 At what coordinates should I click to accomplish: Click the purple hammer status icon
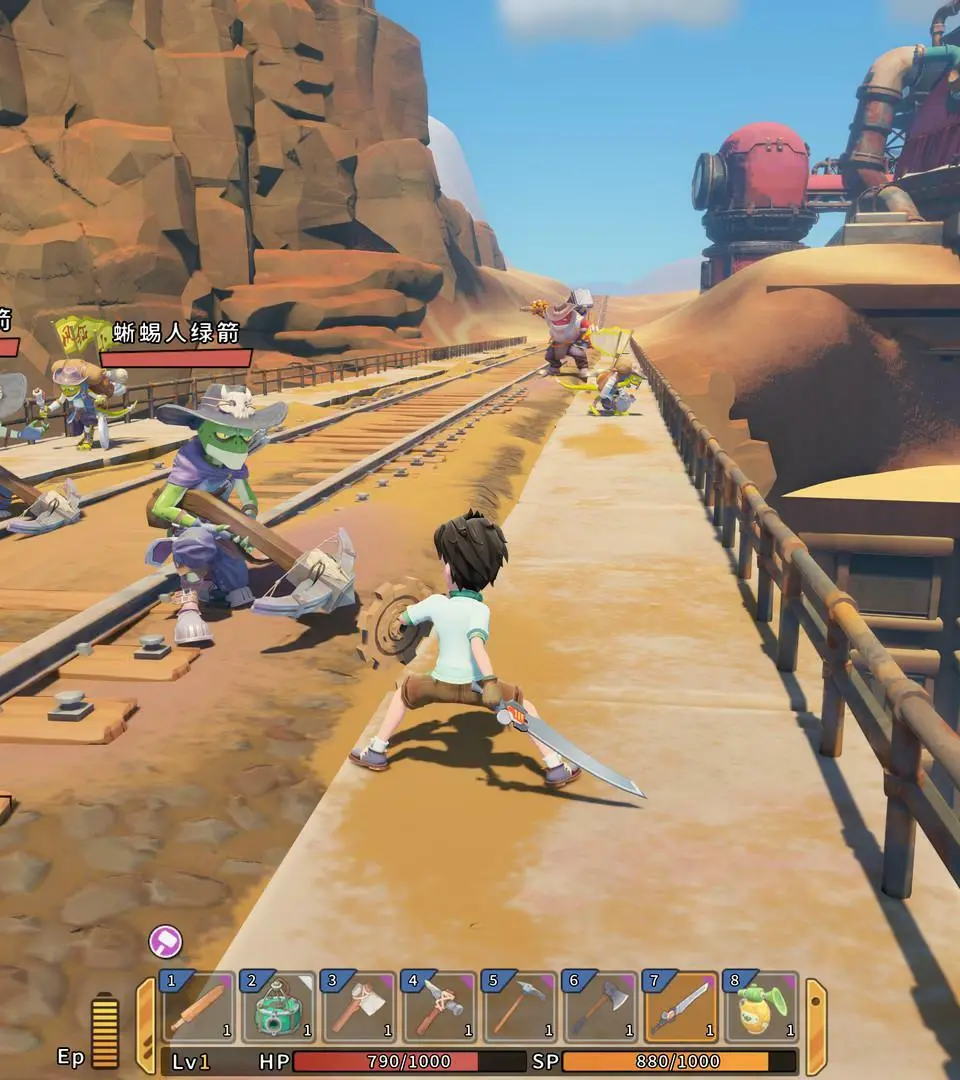coord(165,941)
